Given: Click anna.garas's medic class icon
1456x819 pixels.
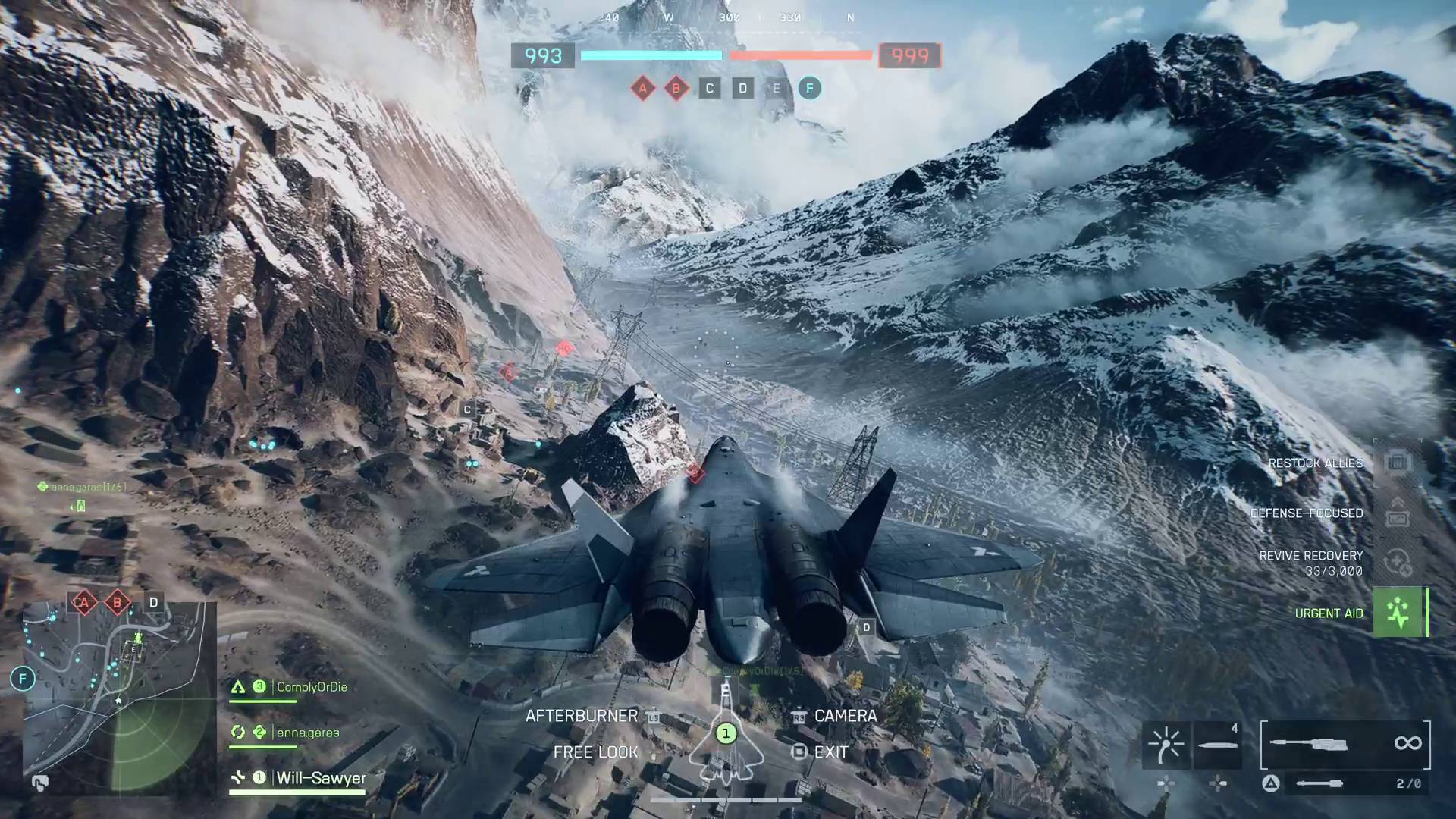Looking at the screenshot, I should click(237, 732).
